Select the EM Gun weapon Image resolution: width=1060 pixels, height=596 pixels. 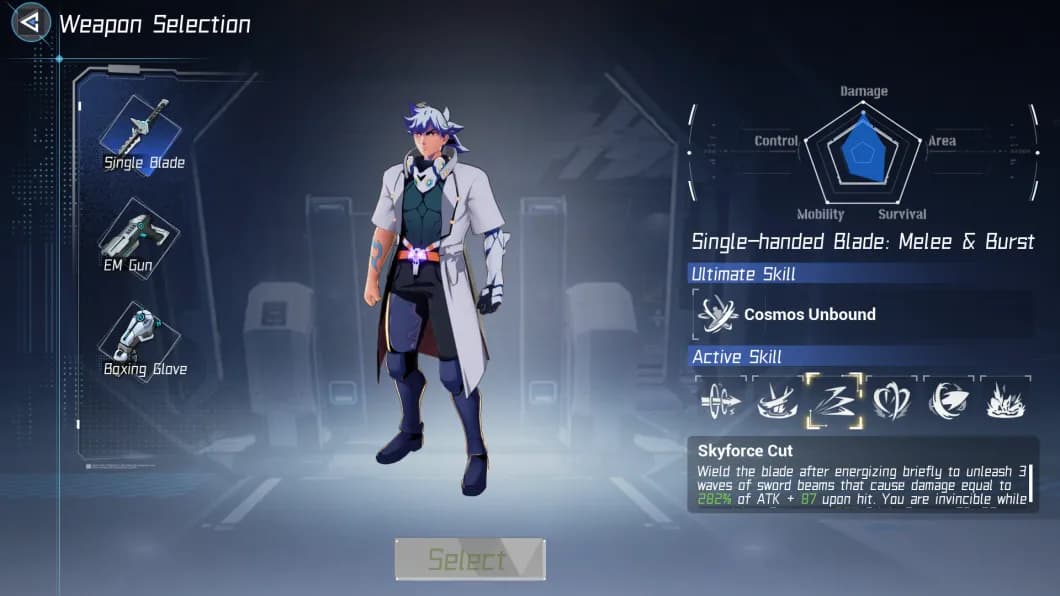[x=138, y=238]
